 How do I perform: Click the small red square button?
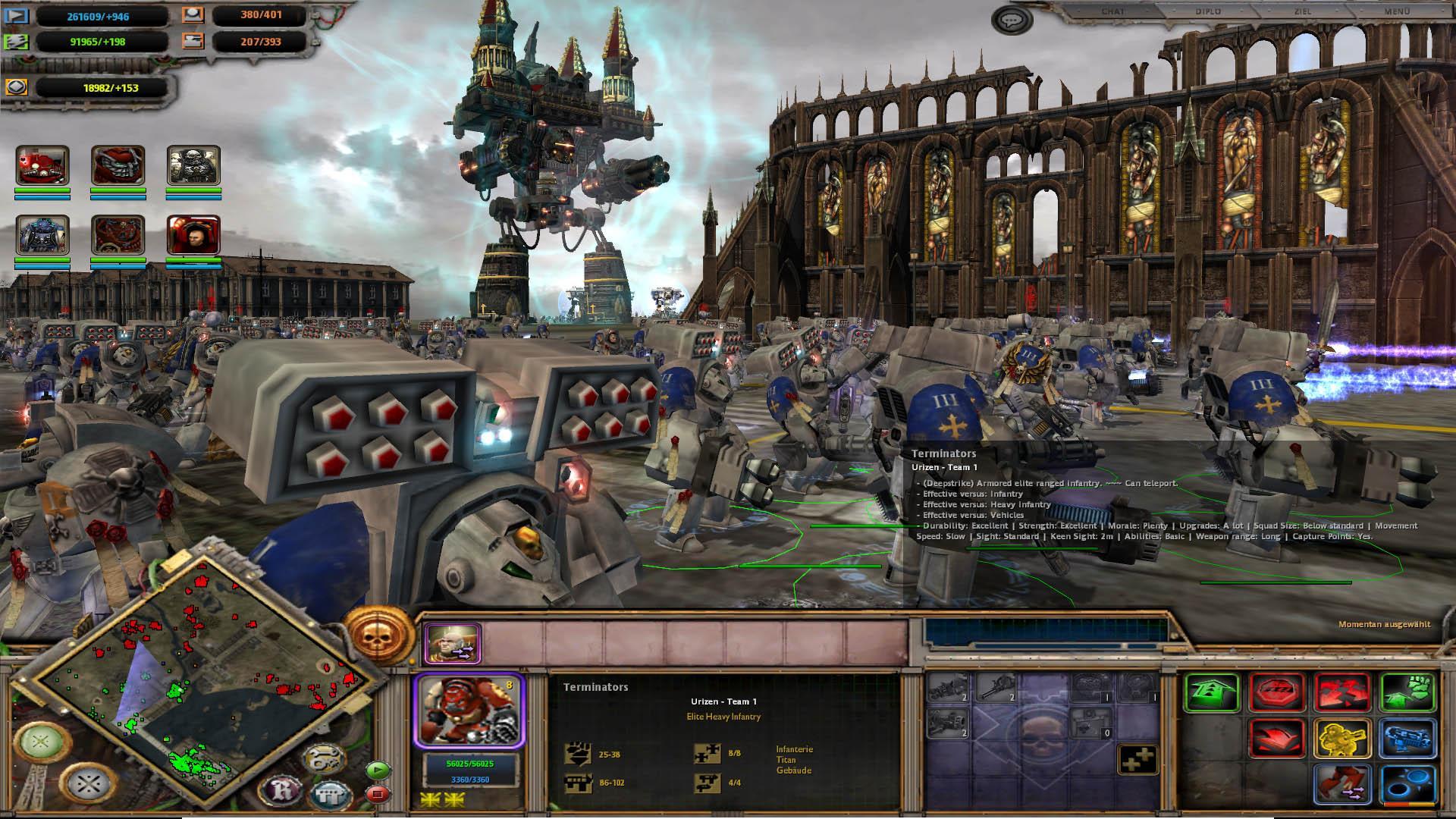pos(377,794)
